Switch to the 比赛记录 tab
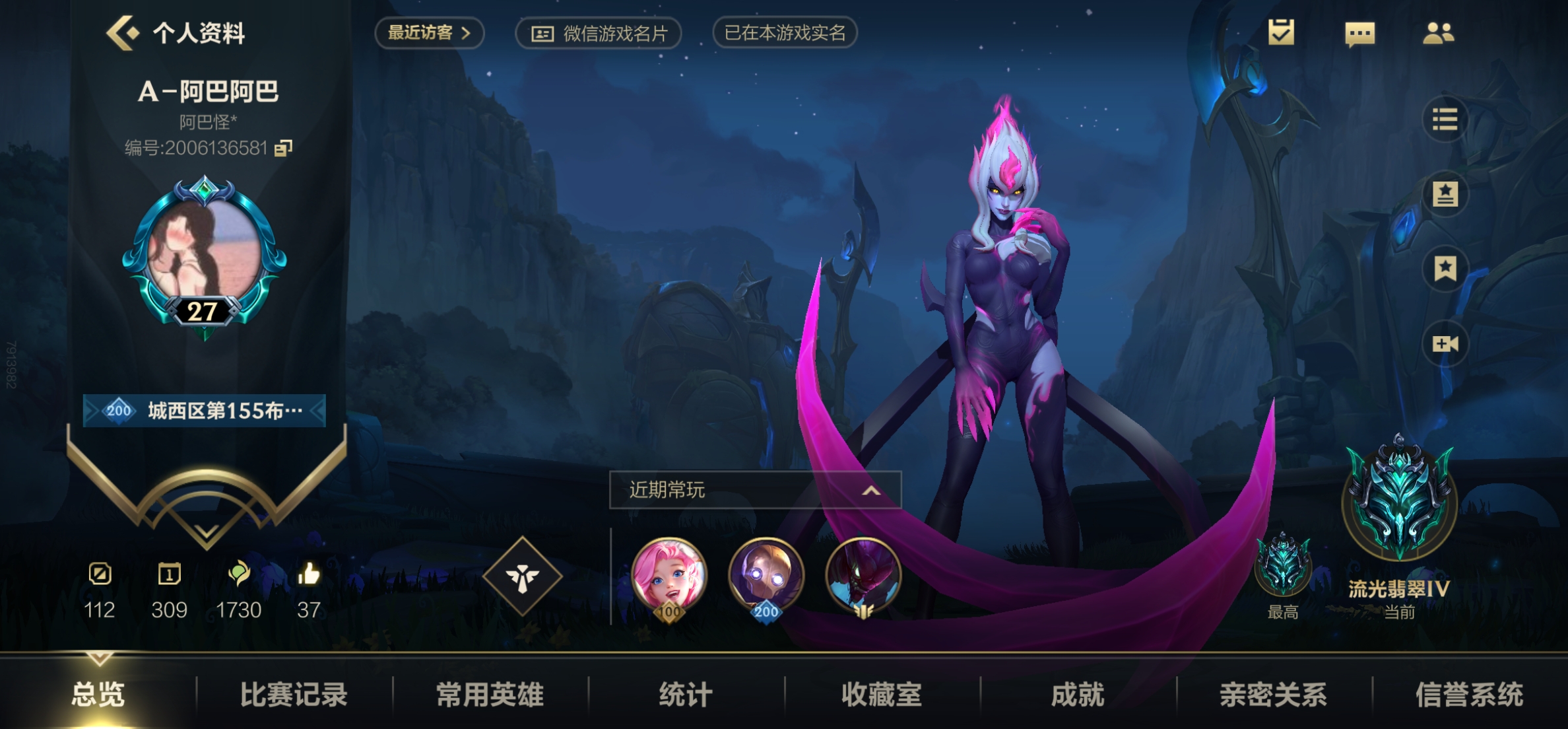This screenshot has width=1568, height=729. tap(294, 694)
